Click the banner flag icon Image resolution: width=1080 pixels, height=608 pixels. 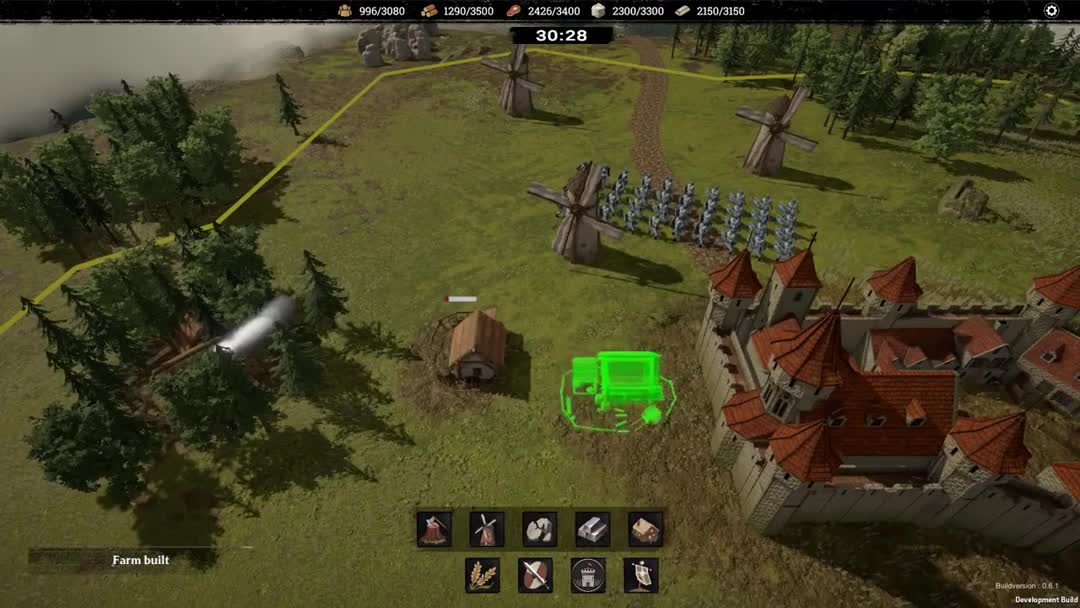tap(641, 575)
